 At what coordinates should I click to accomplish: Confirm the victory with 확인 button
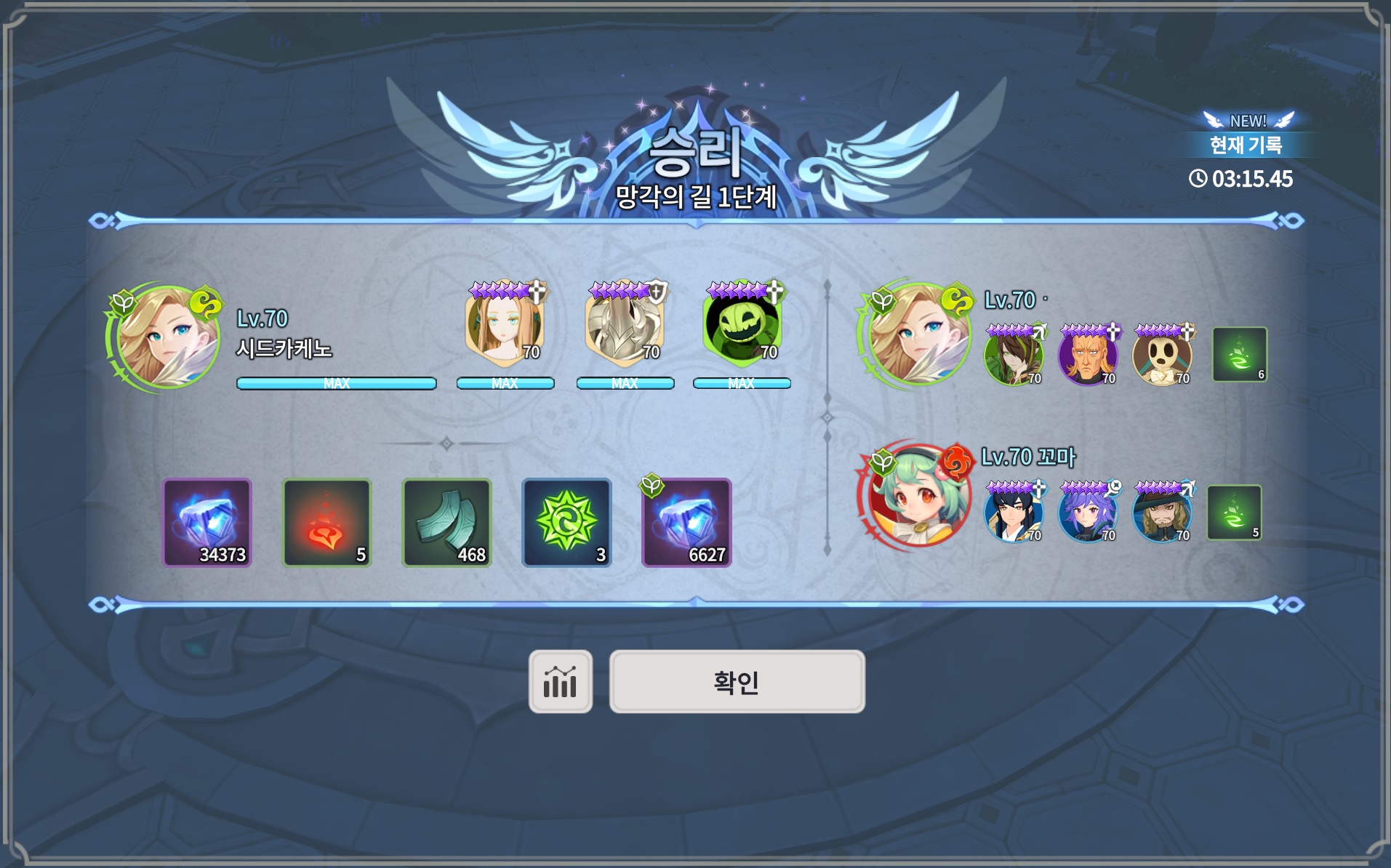737,682
